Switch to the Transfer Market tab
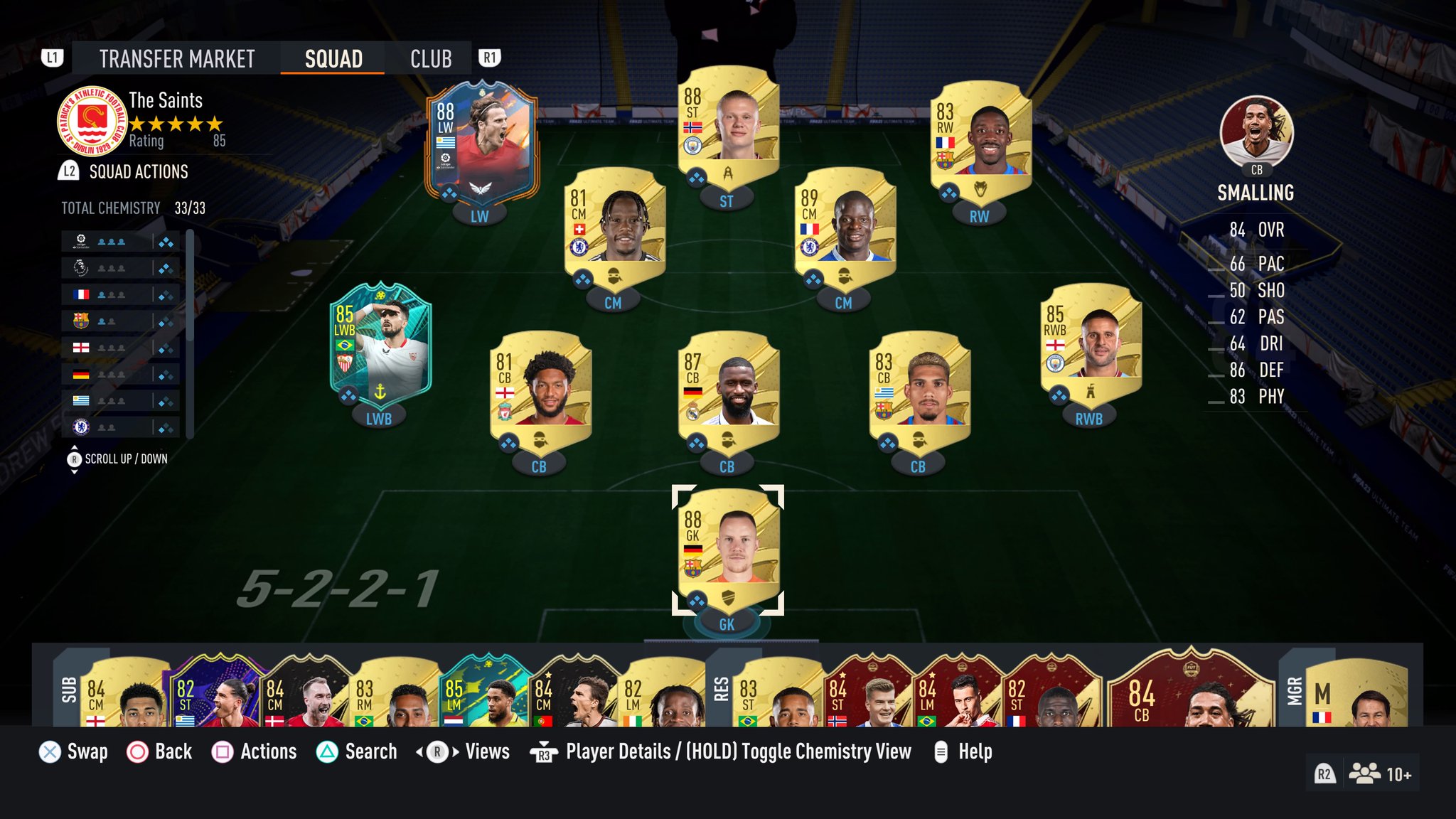The width and height of the screenshot is (1456, 819). [x=176, y=58]
